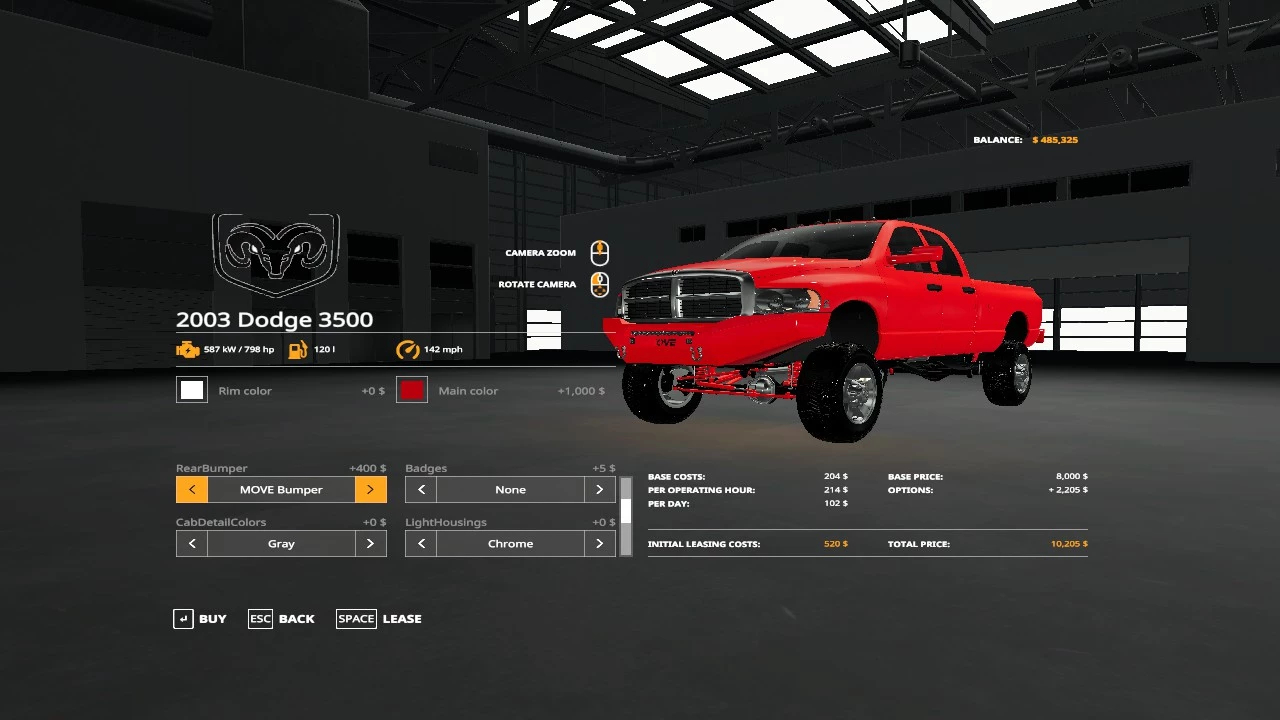Switch Badges to next option
This screenshot has width=1280, height=720.
pyautogui.click(x=599, y=490)
